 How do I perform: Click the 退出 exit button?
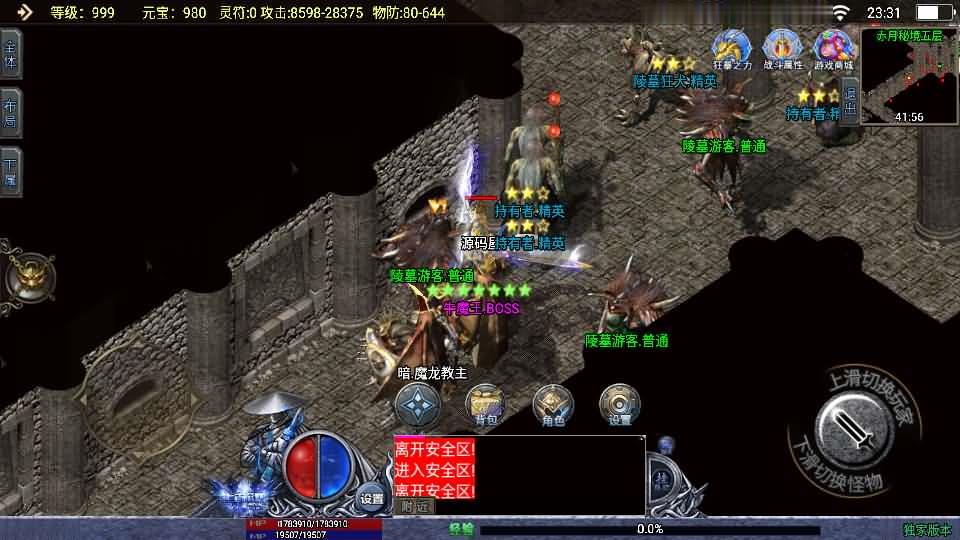click(849, 102)
